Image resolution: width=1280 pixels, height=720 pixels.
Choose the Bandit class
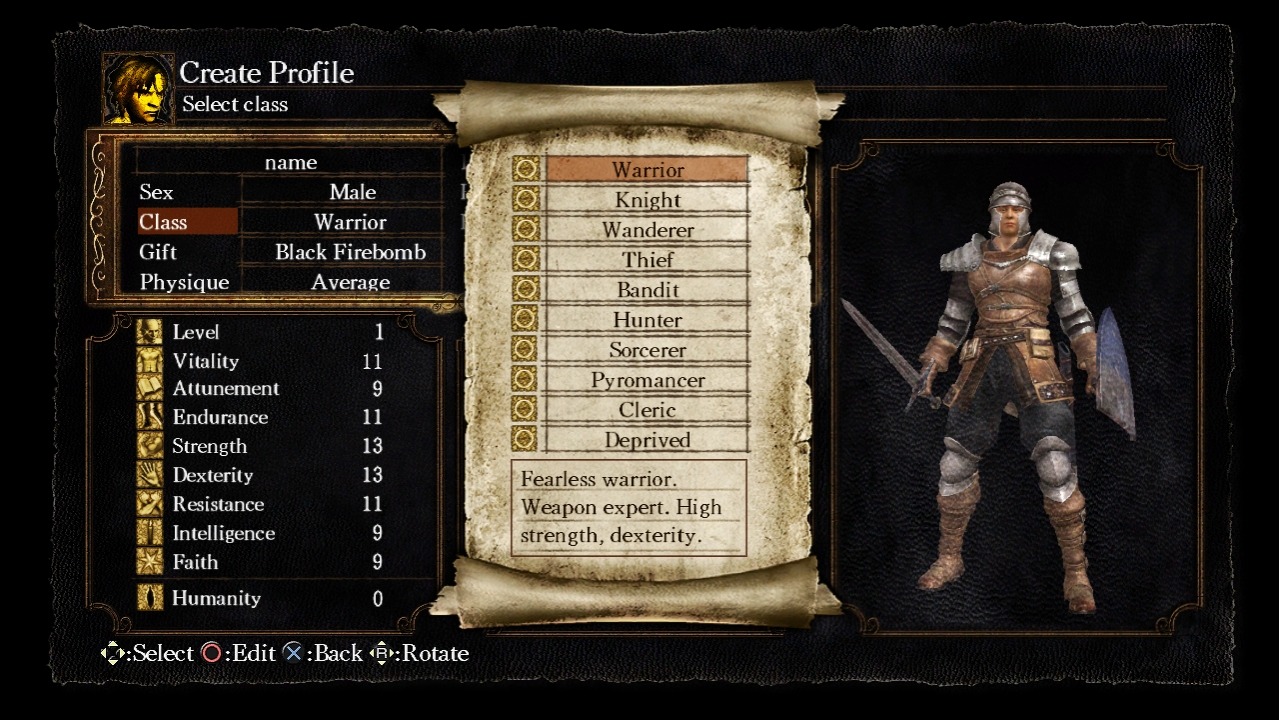point(647,290)
